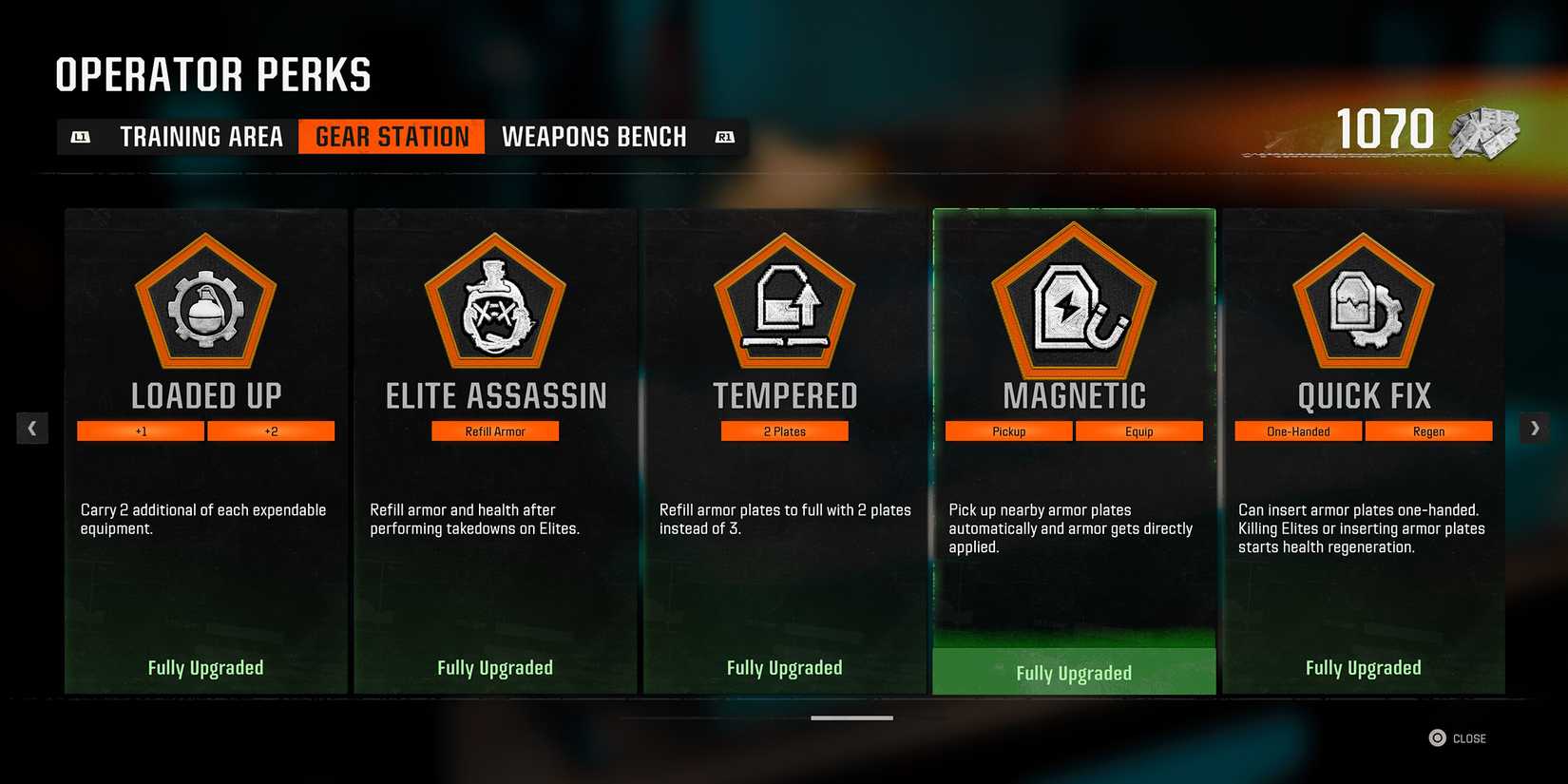Select the Magnetic card's Fully Upgraded label

1074,672
